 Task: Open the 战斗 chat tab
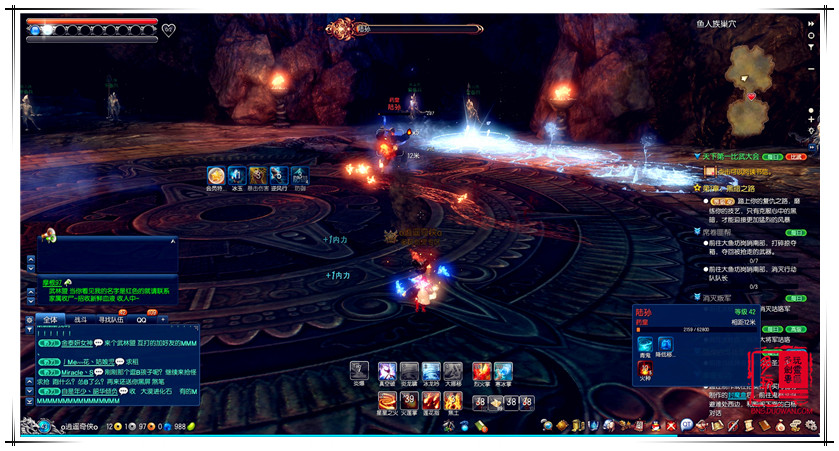click(x=80, y=319)
